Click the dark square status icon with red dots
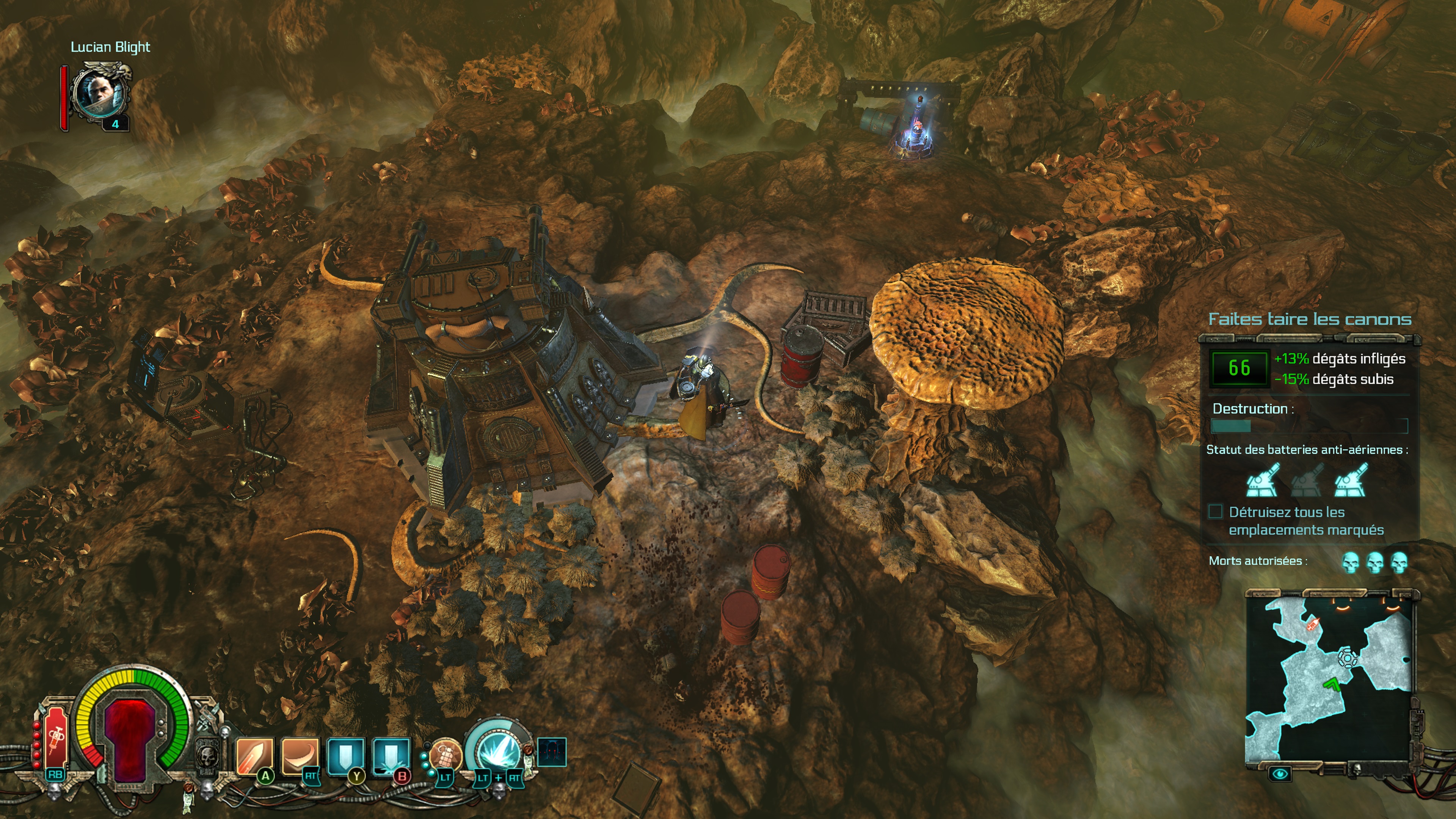This screenshot has width=1456, height=819. 552,752
